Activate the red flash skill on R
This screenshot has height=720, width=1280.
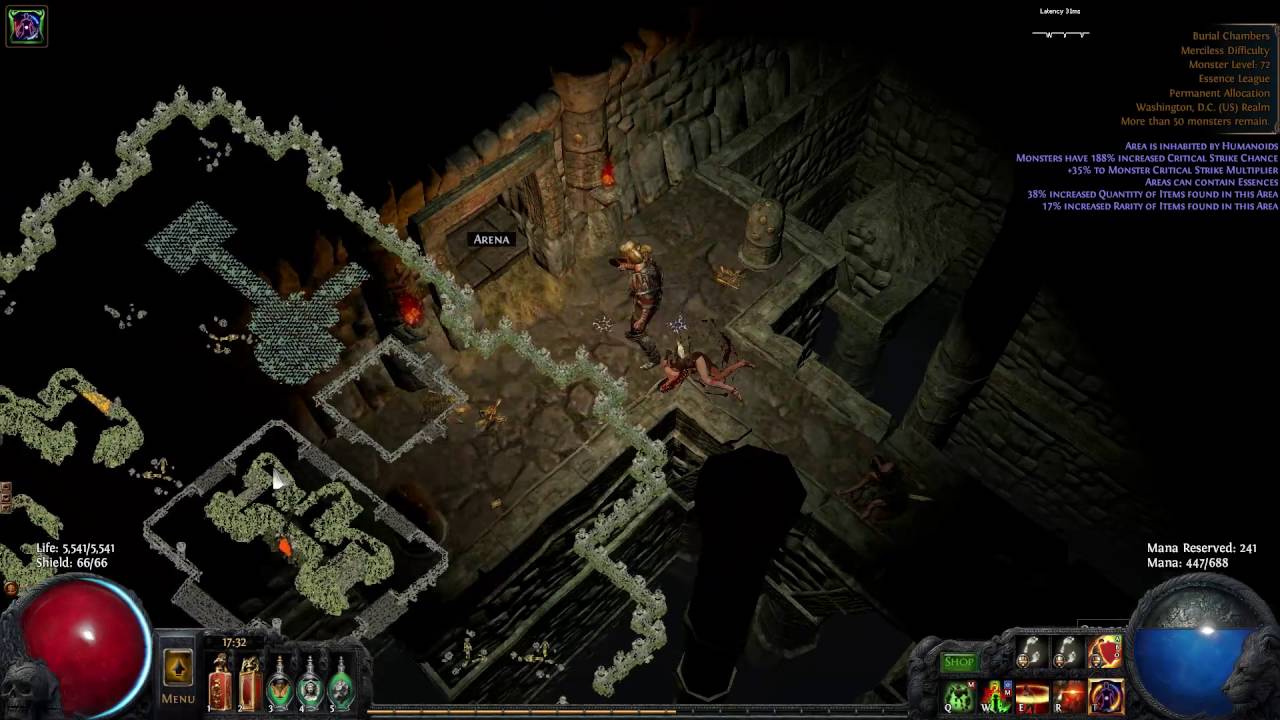(1068, 696)
